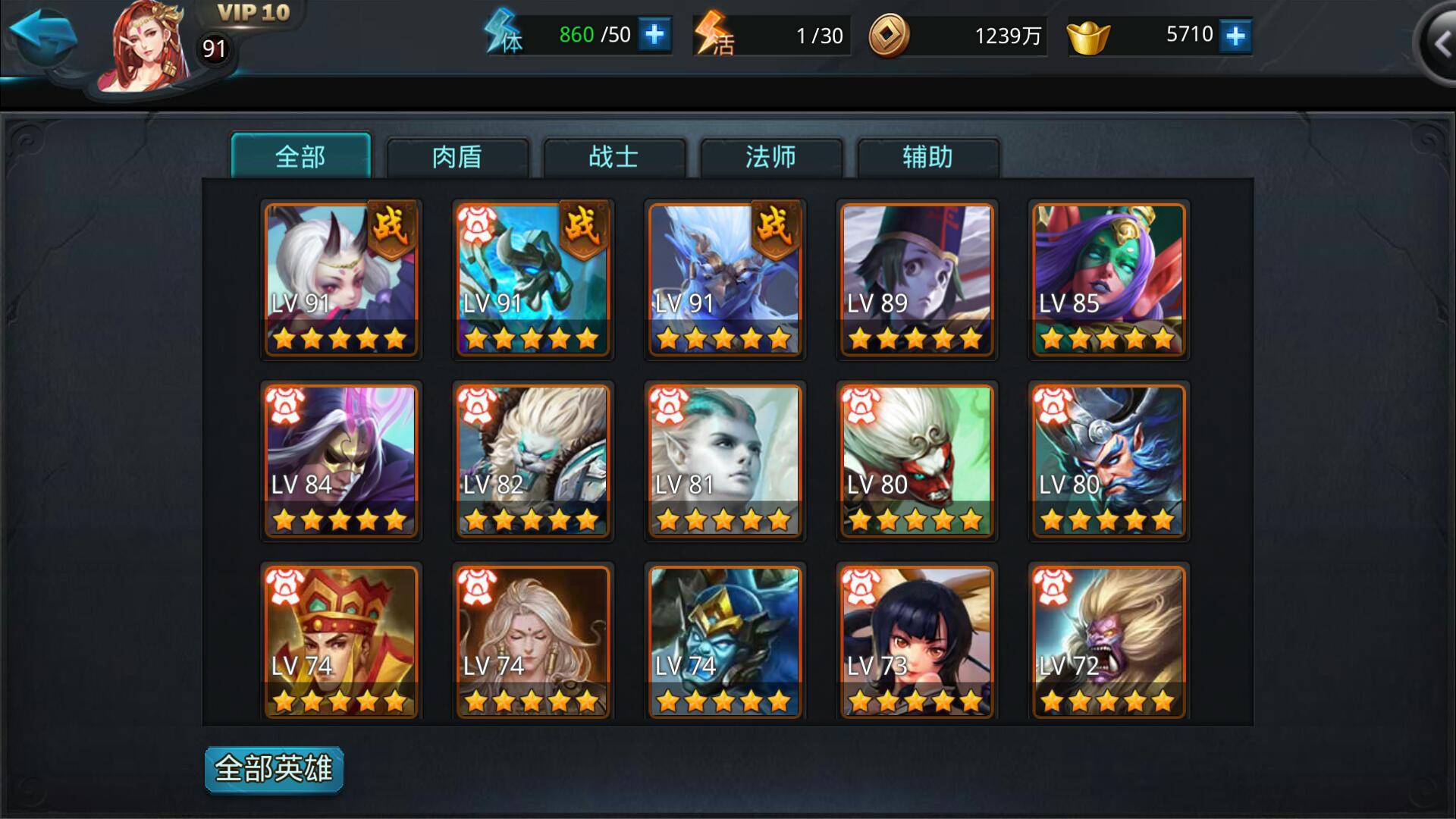This screenshot has height=819, width=1456.
Task: Select the white-haired horned LV 91 hero
Action: 341,279
